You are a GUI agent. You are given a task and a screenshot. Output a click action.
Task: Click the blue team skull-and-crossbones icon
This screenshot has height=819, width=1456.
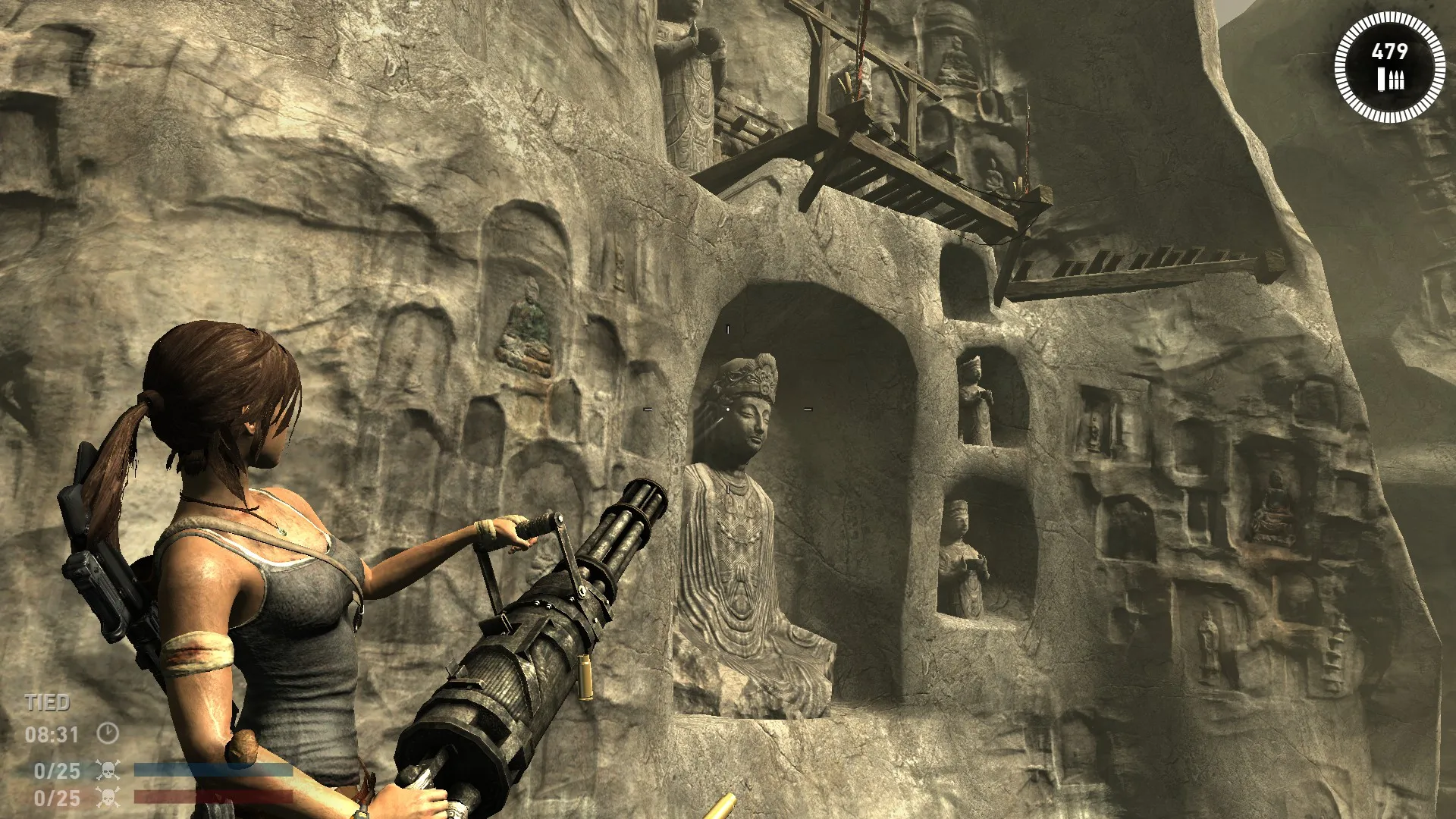click(107, 769)
